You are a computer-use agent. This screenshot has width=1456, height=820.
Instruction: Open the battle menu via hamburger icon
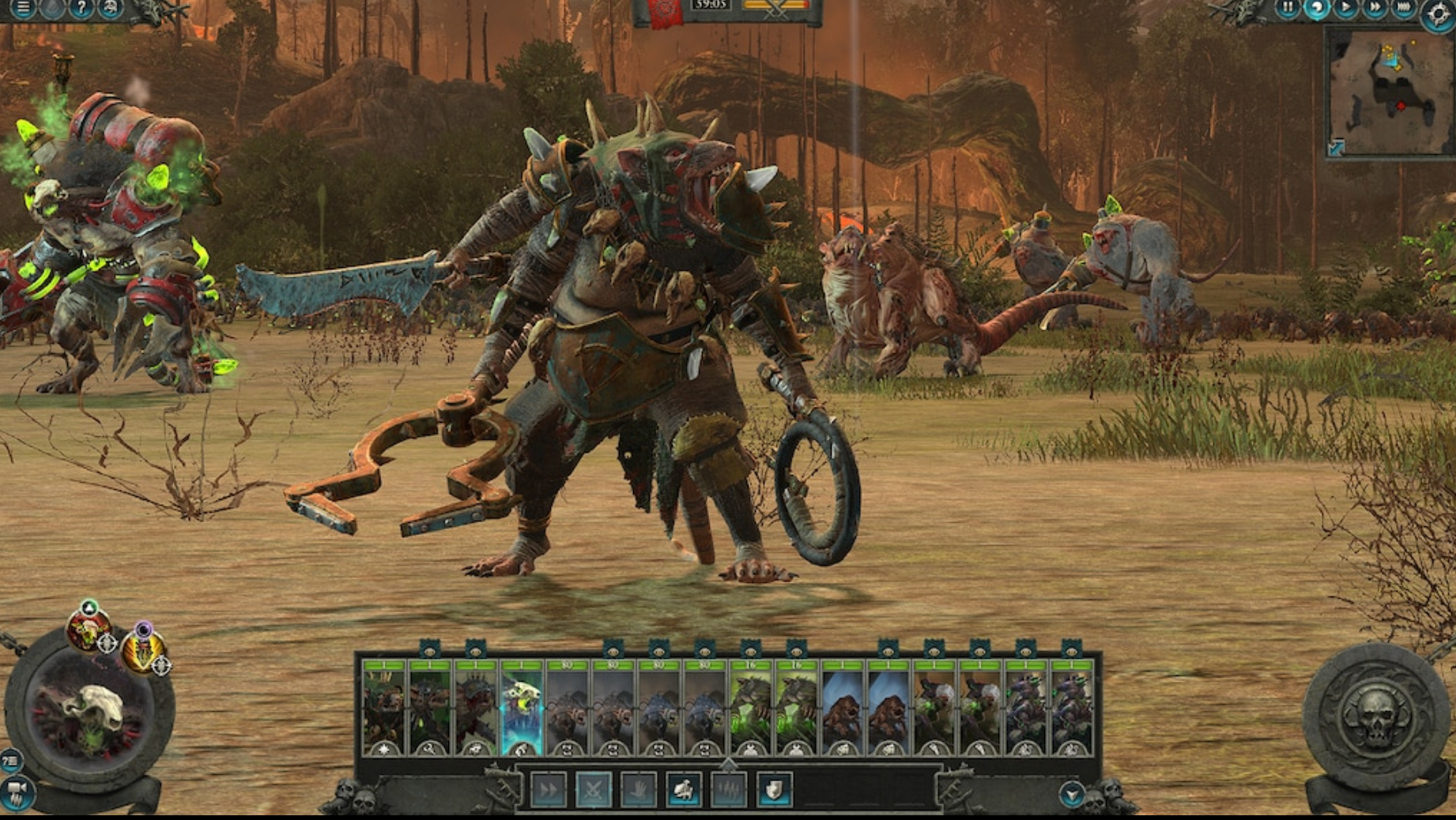coord(22,8)
